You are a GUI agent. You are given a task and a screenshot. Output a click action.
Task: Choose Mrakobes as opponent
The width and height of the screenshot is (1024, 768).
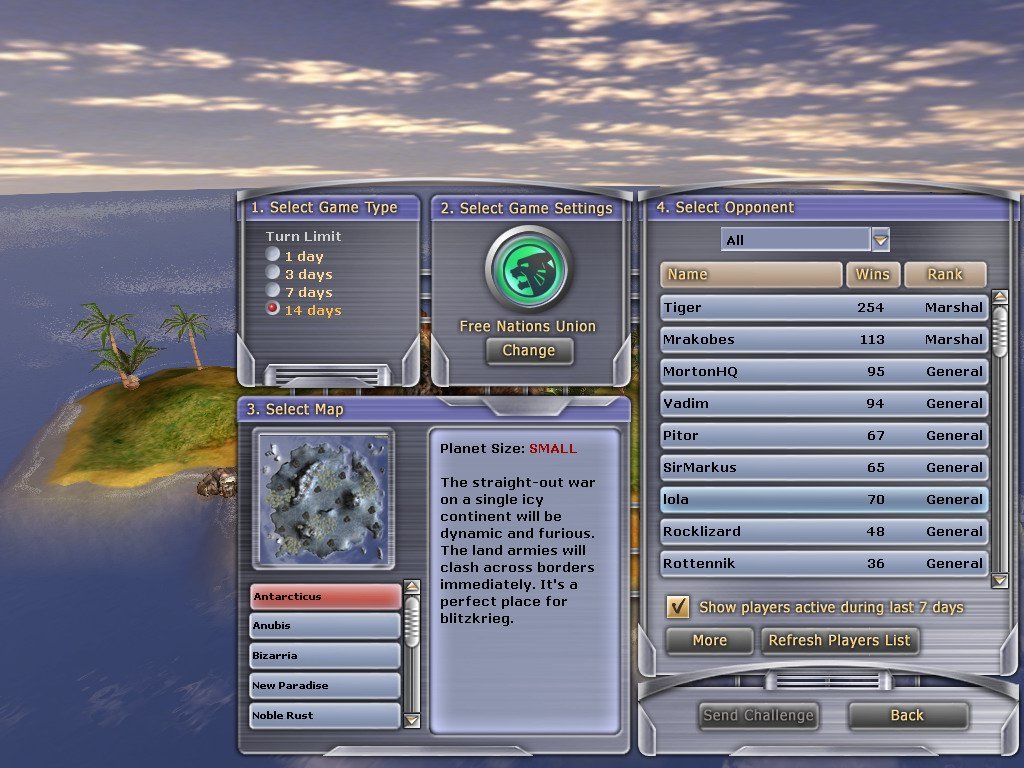824,340
